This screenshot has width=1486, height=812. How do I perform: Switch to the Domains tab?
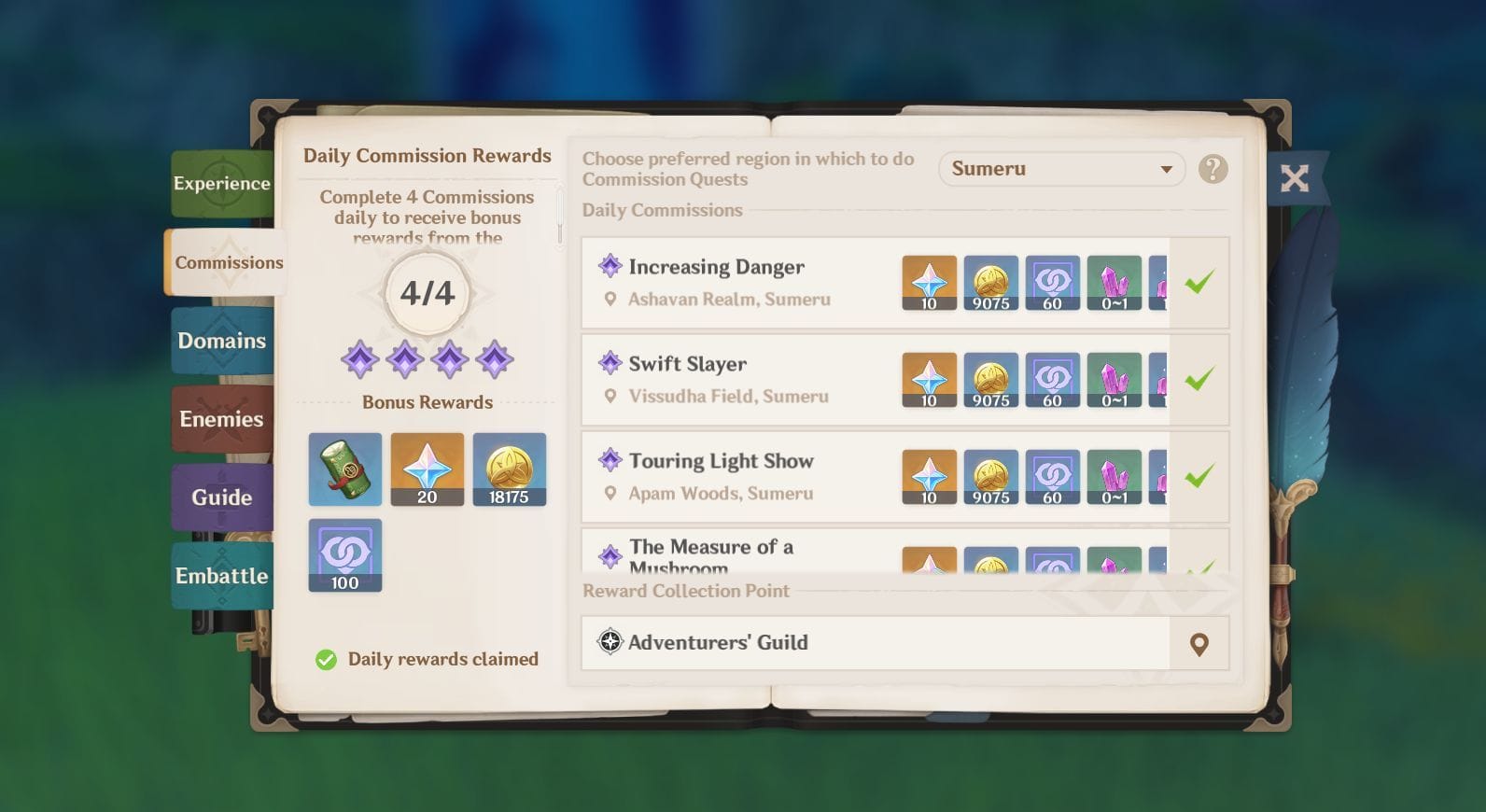click(222, 341)
